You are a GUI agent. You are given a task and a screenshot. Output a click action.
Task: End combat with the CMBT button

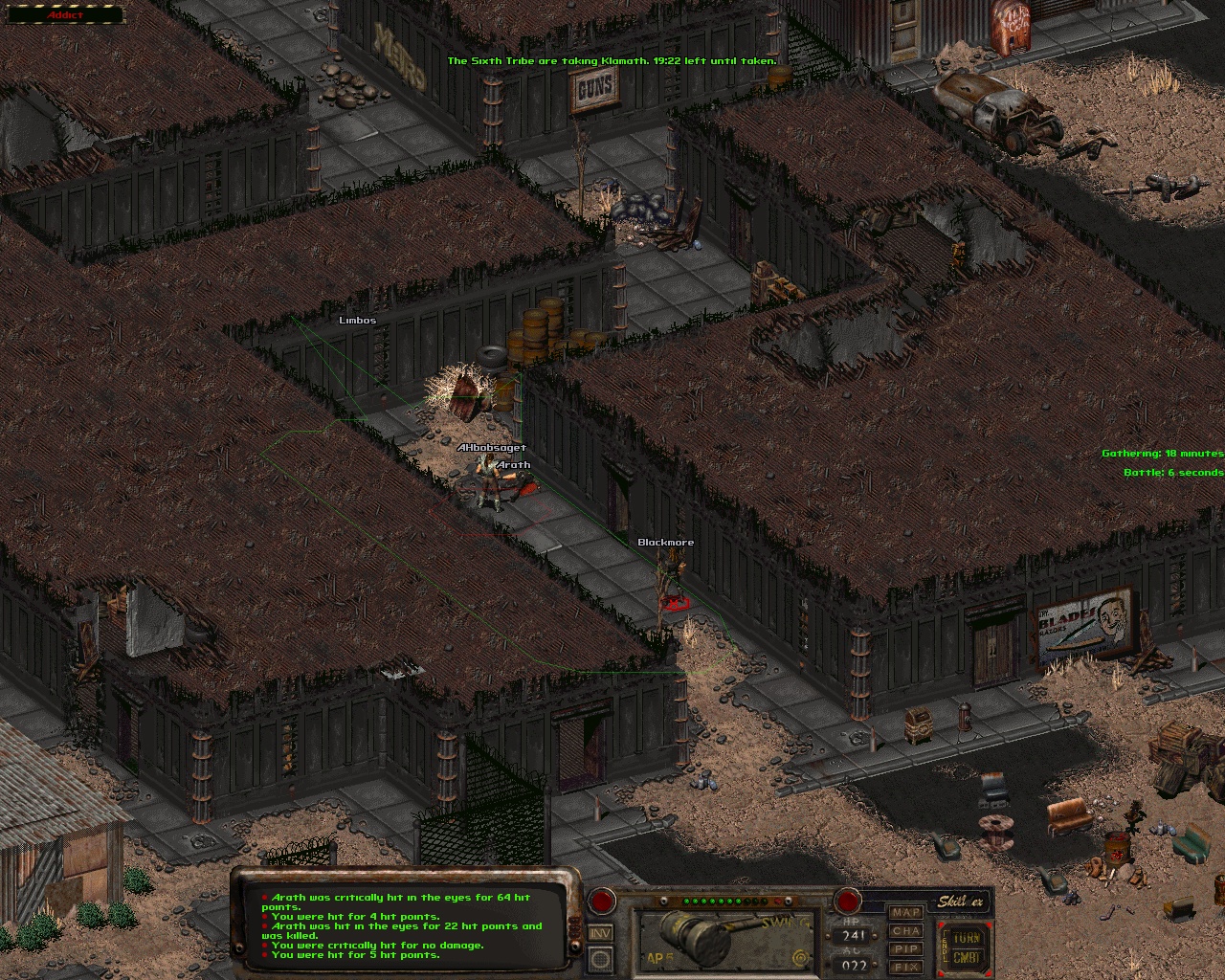point(967,958)
